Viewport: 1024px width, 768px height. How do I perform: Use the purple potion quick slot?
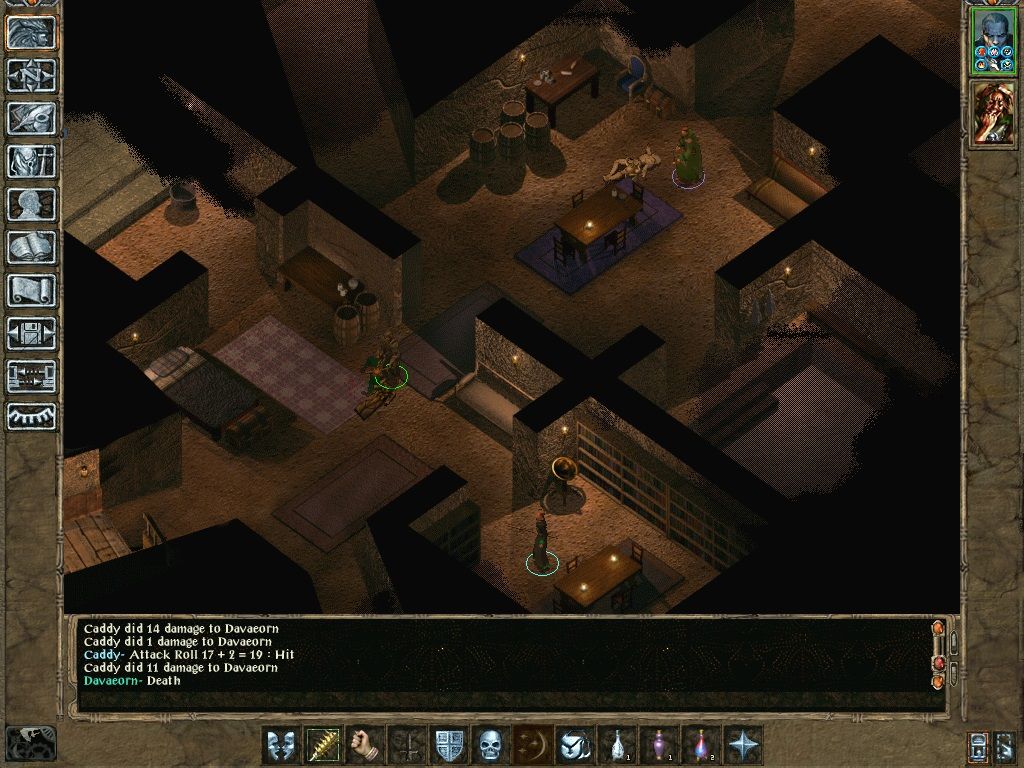pyautogui.click(x=661, y=745)
